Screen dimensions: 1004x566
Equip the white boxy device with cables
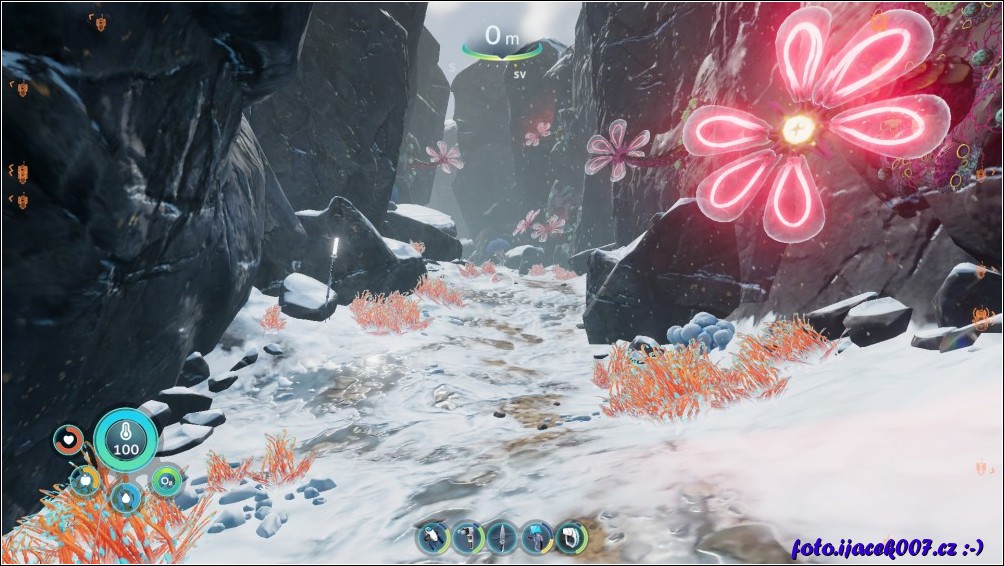click(x=571, y=538)
